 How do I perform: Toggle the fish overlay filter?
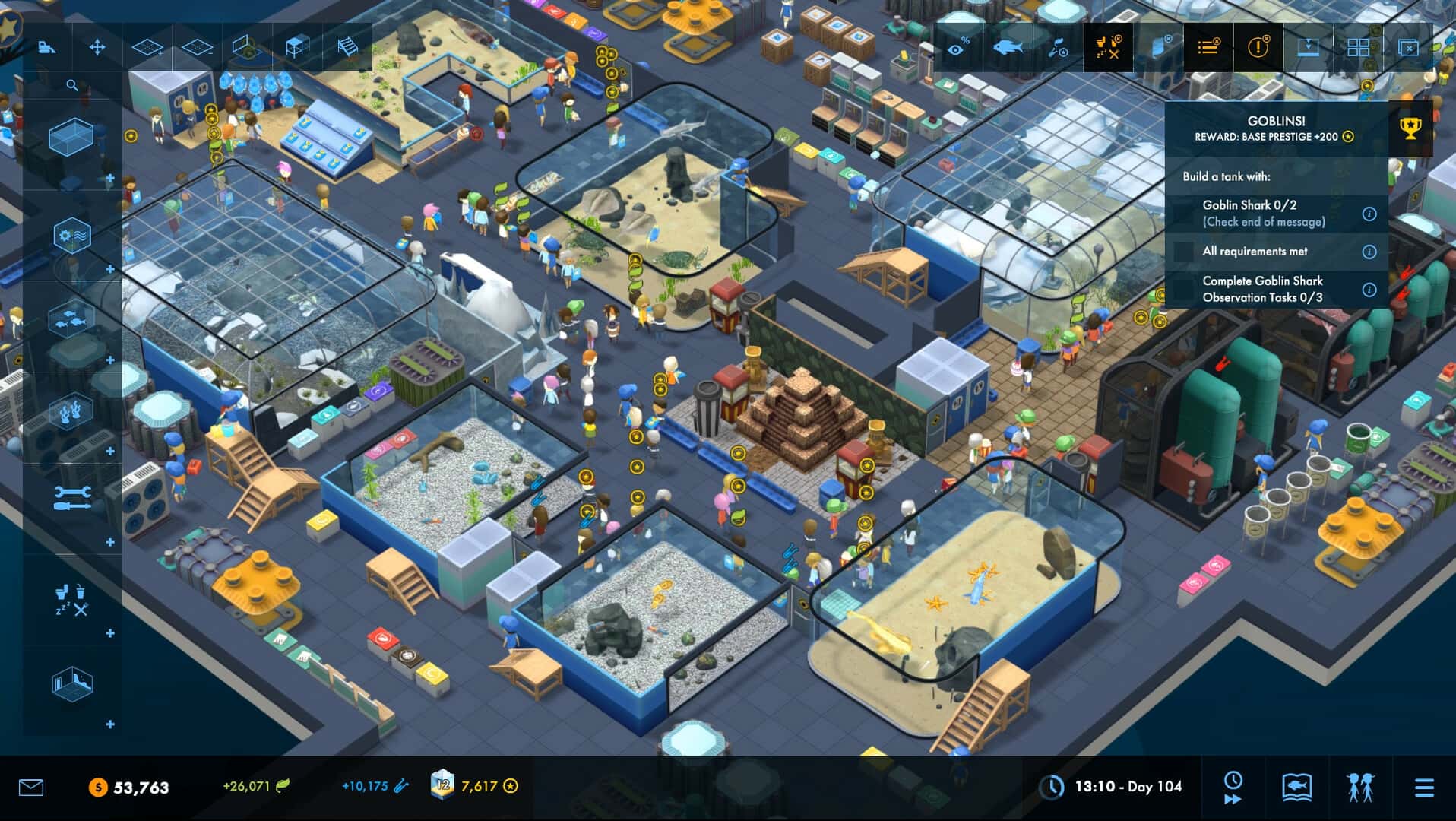coord(1008,47)
